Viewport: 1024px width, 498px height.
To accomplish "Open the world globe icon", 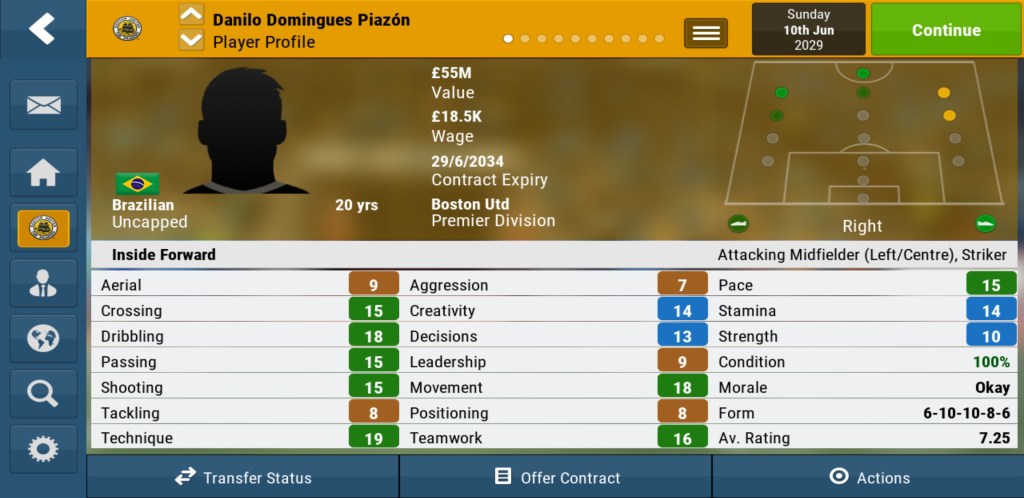I will [43, 338].
